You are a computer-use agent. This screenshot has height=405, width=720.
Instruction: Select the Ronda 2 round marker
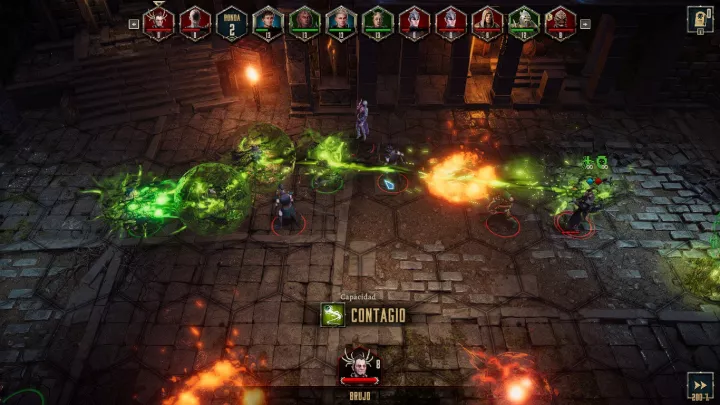[x=231, y=22]
